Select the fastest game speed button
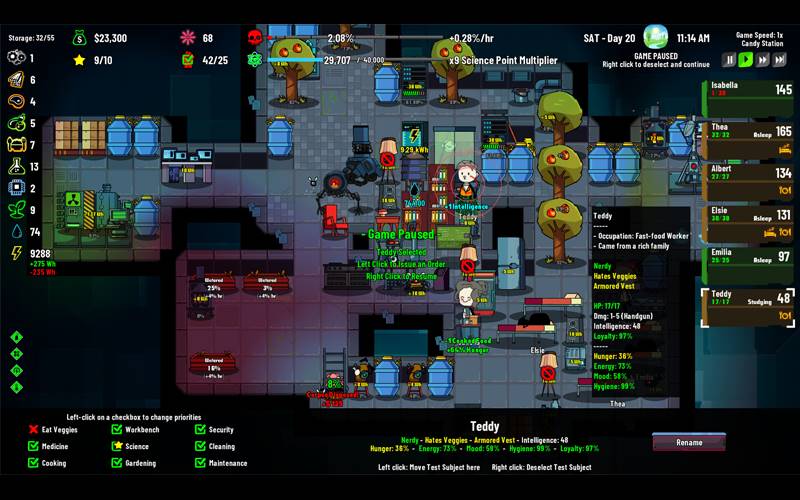 coord(778,60)
